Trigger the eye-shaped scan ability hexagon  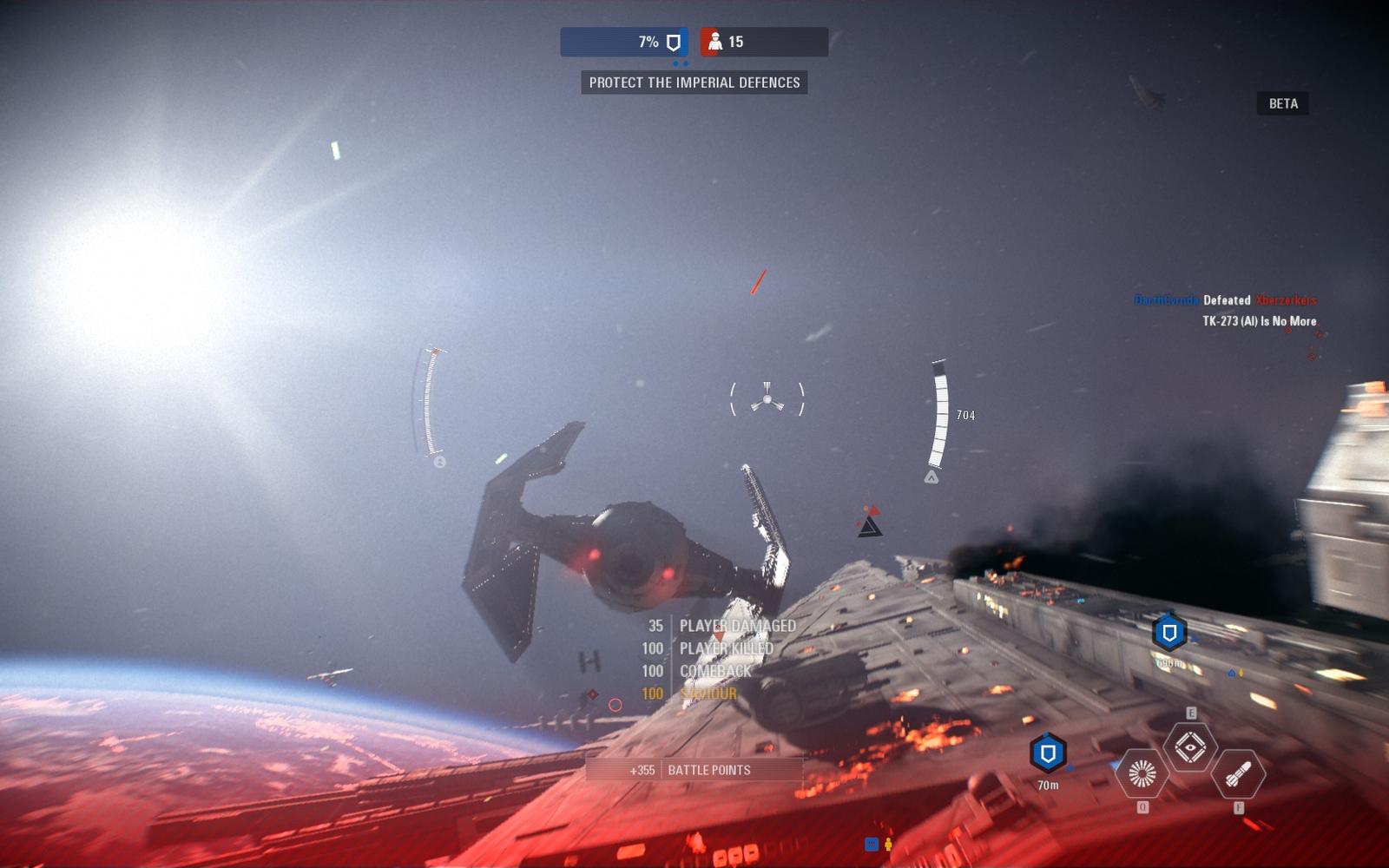coord(1190,746)
